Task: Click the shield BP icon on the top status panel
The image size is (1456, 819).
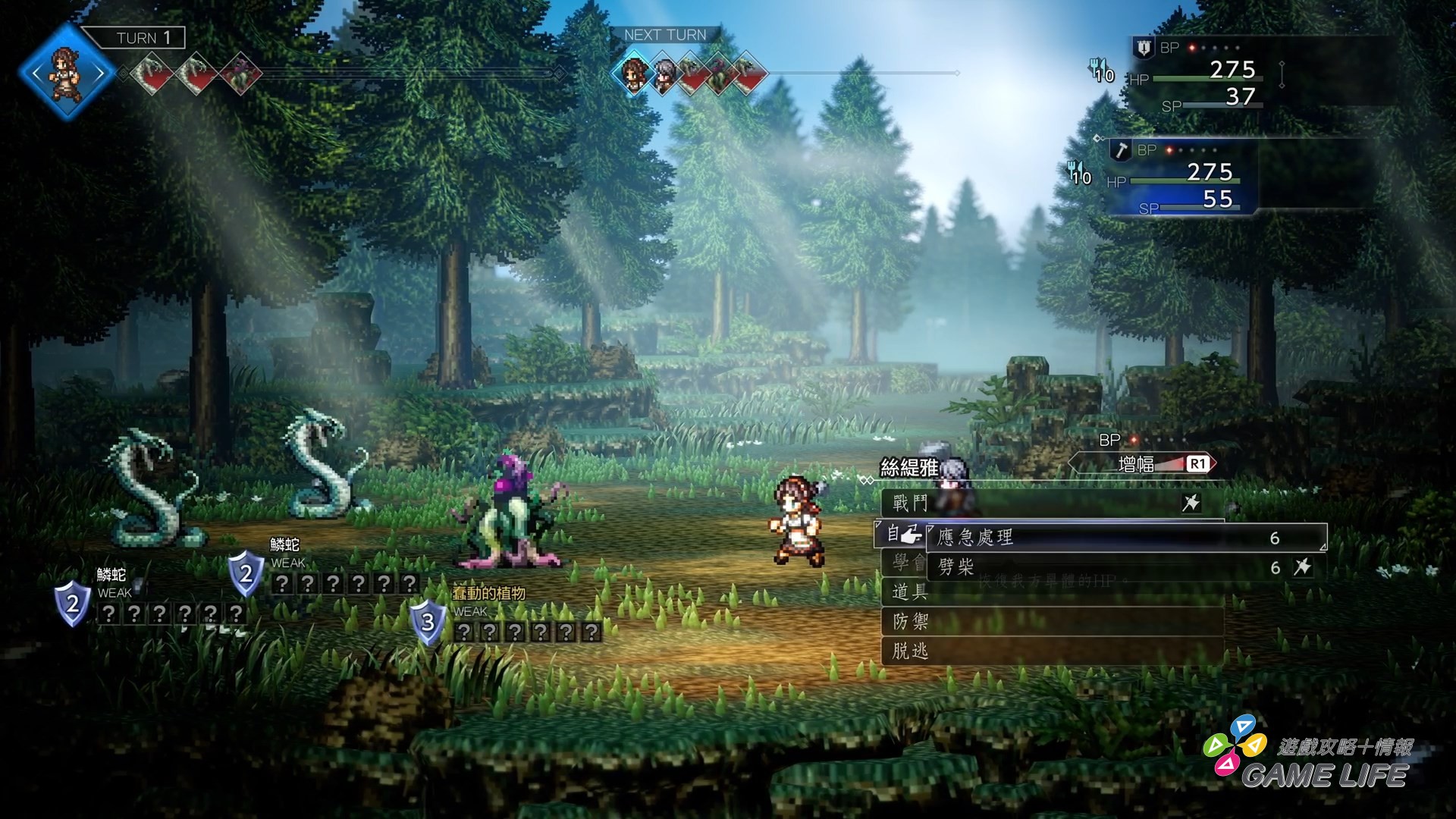Action: (1143, 49)
